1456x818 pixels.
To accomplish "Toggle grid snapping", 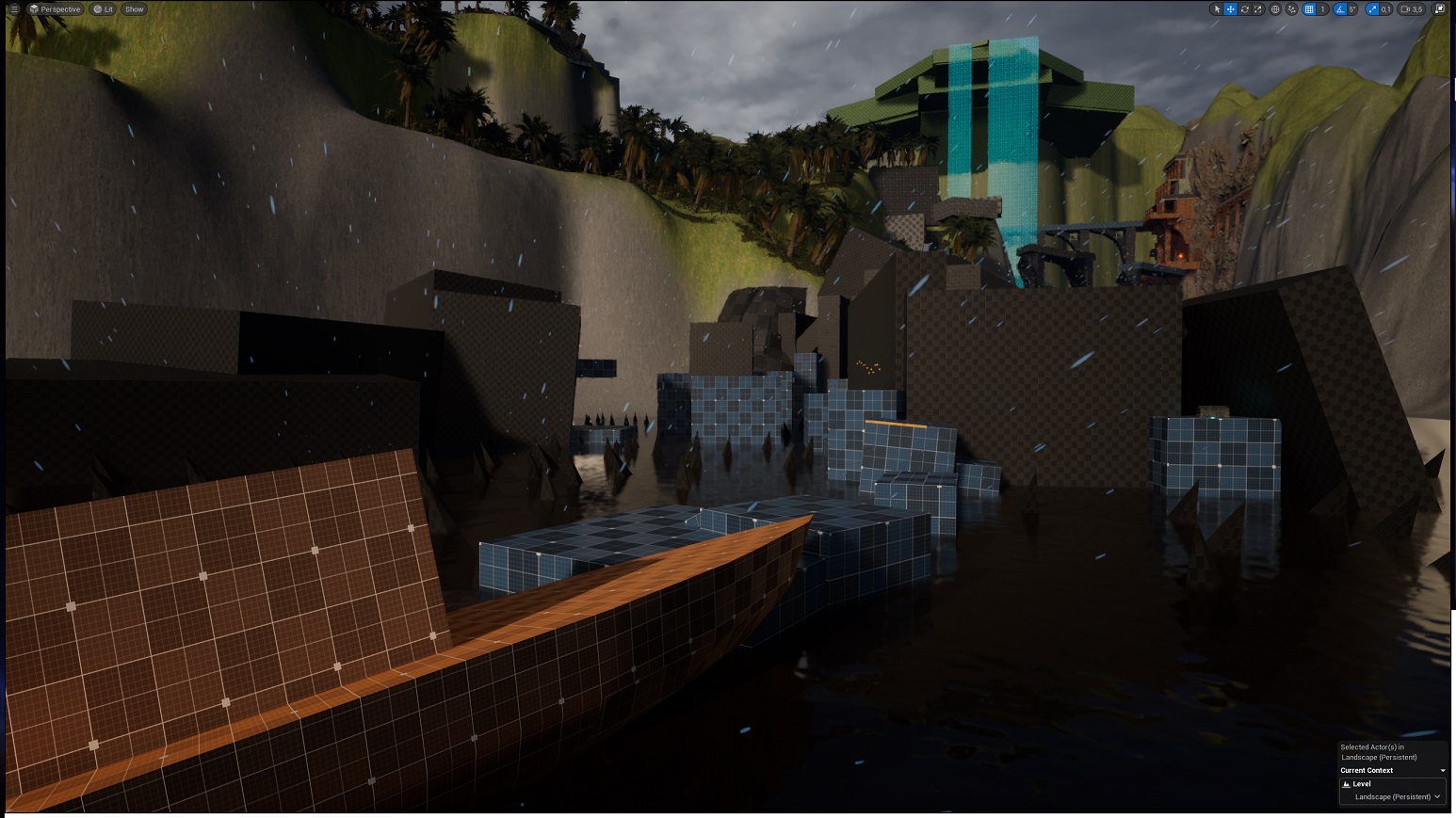I will click(1308, 9).
